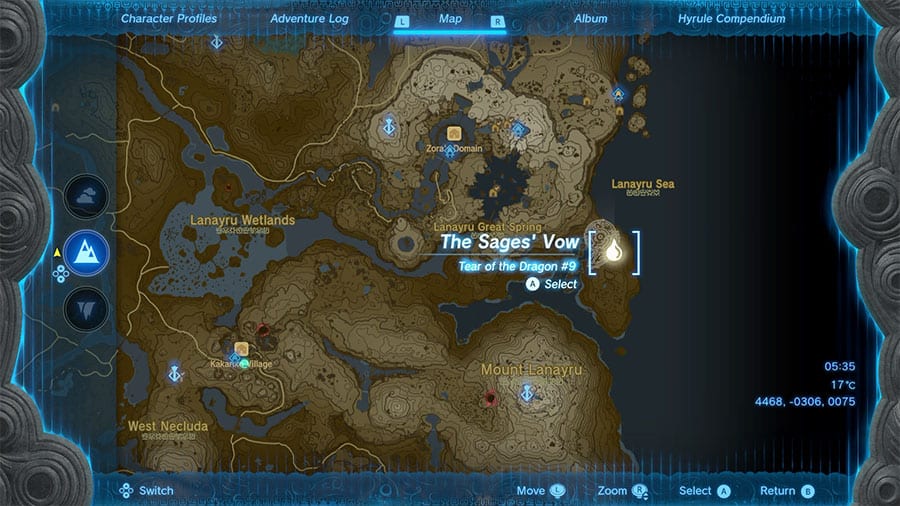The width and height of the screenshot is (900, 506).
Task: Go to the Album tab
Action: click(x=590, y=18)
